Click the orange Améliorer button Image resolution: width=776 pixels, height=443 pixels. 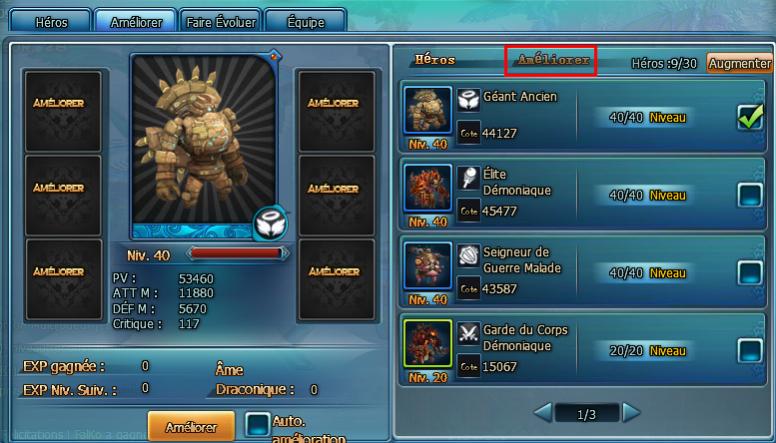click(190, 427)
